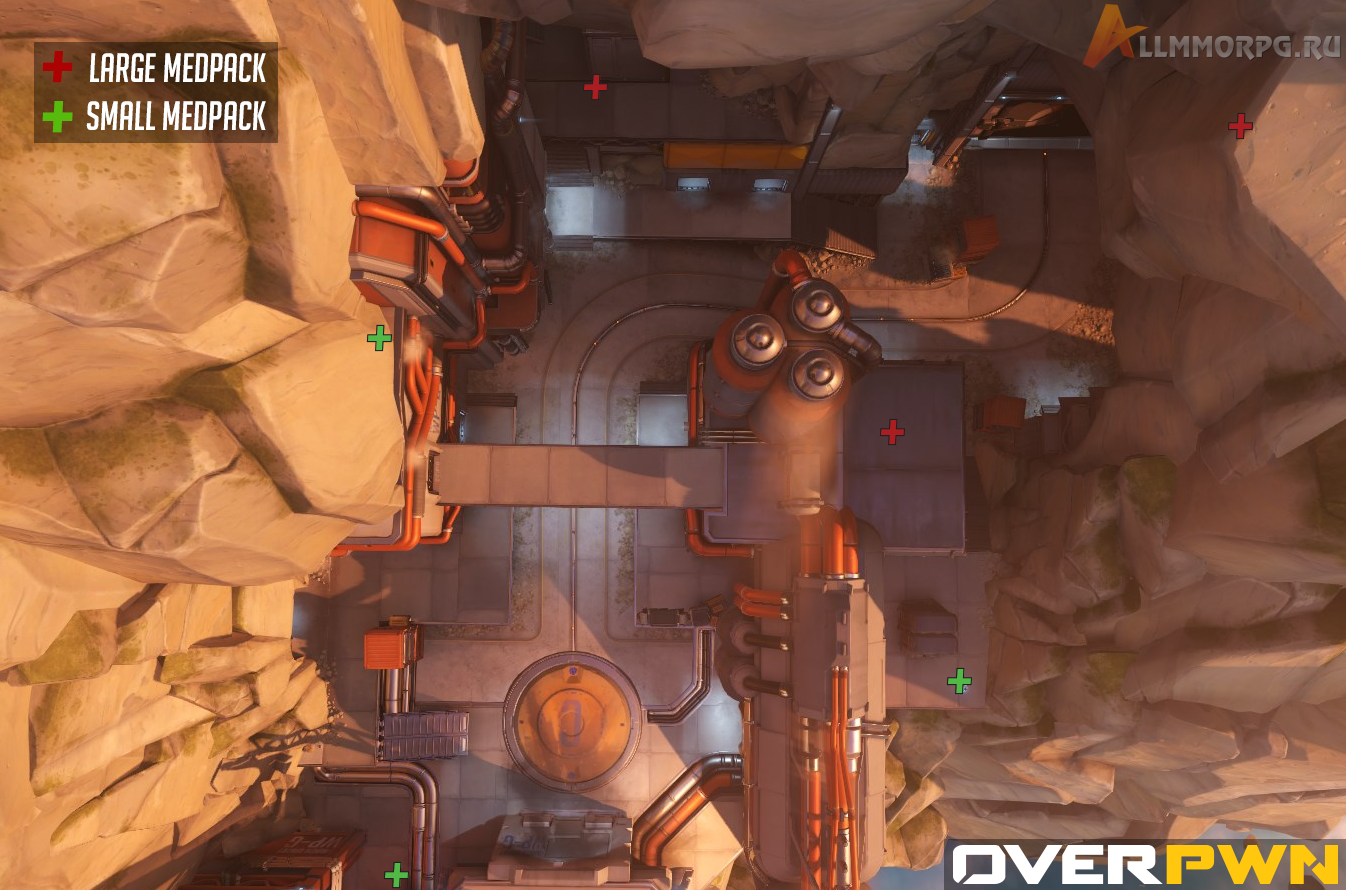This screenshot has width=1346, height=890.
Task: Select the Large Medpack legend entry
Action: (x=155, y=68)
